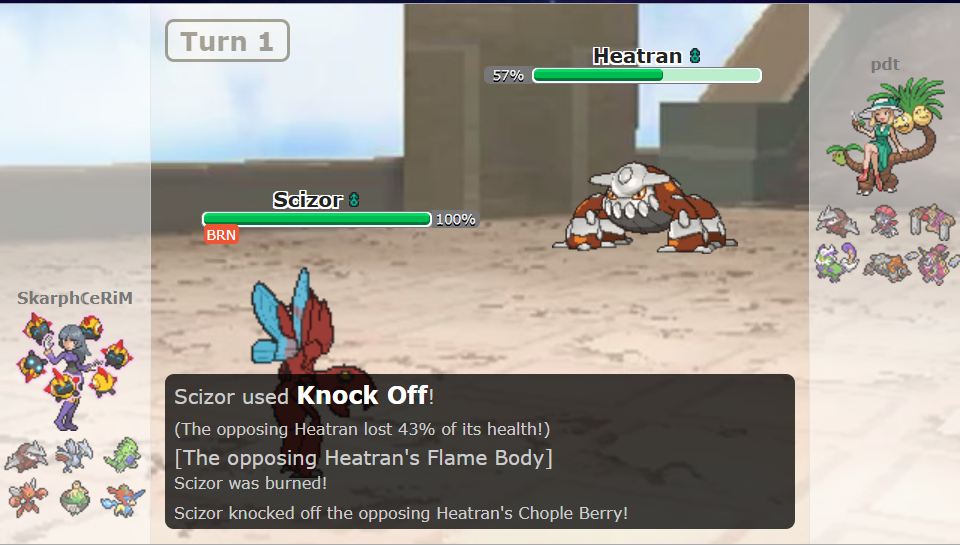This screenshot has height=545, width=960.
Task: Click pdt's trainer avatar
Action: pyautogui.click(x=884, y=140)
